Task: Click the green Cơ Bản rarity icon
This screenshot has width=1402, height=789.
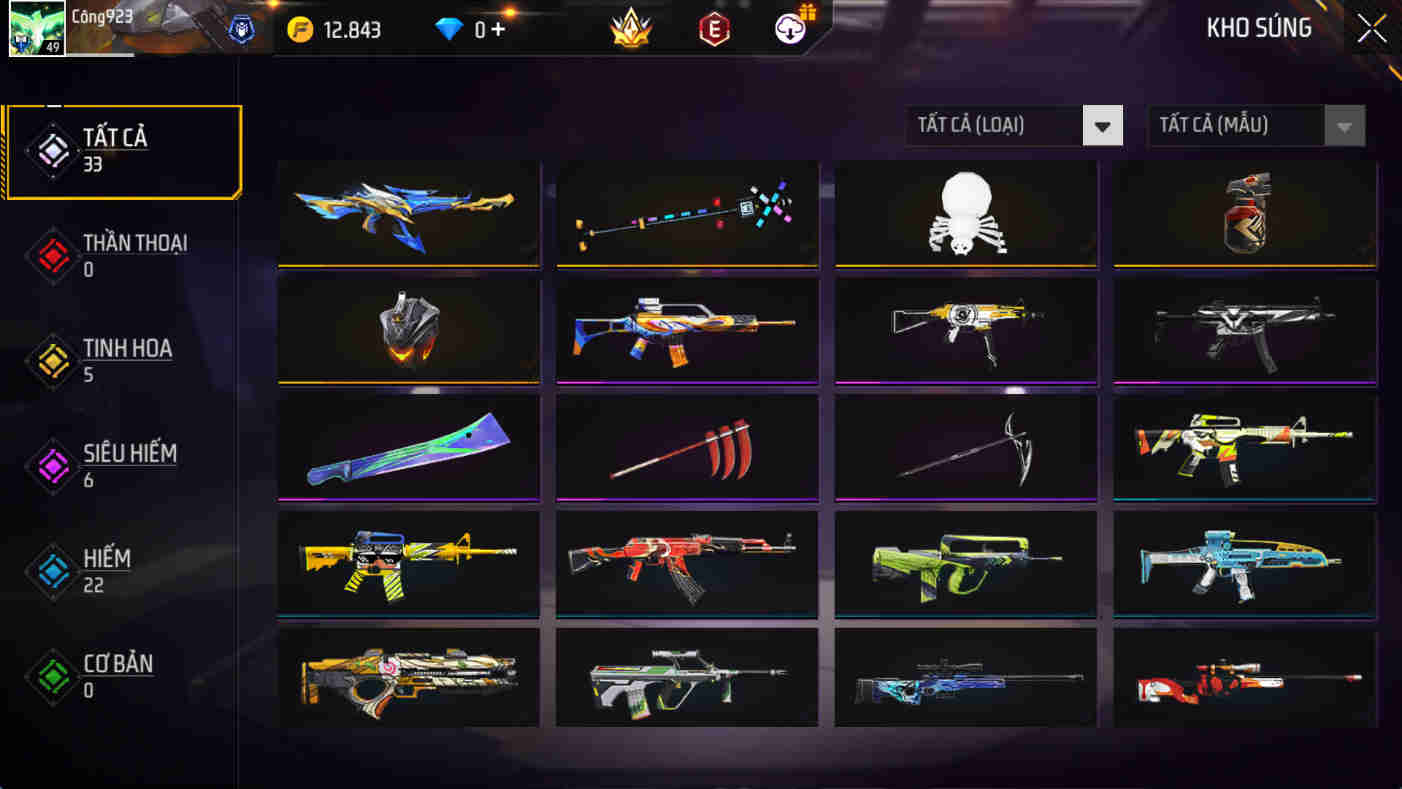Action: 52,675
